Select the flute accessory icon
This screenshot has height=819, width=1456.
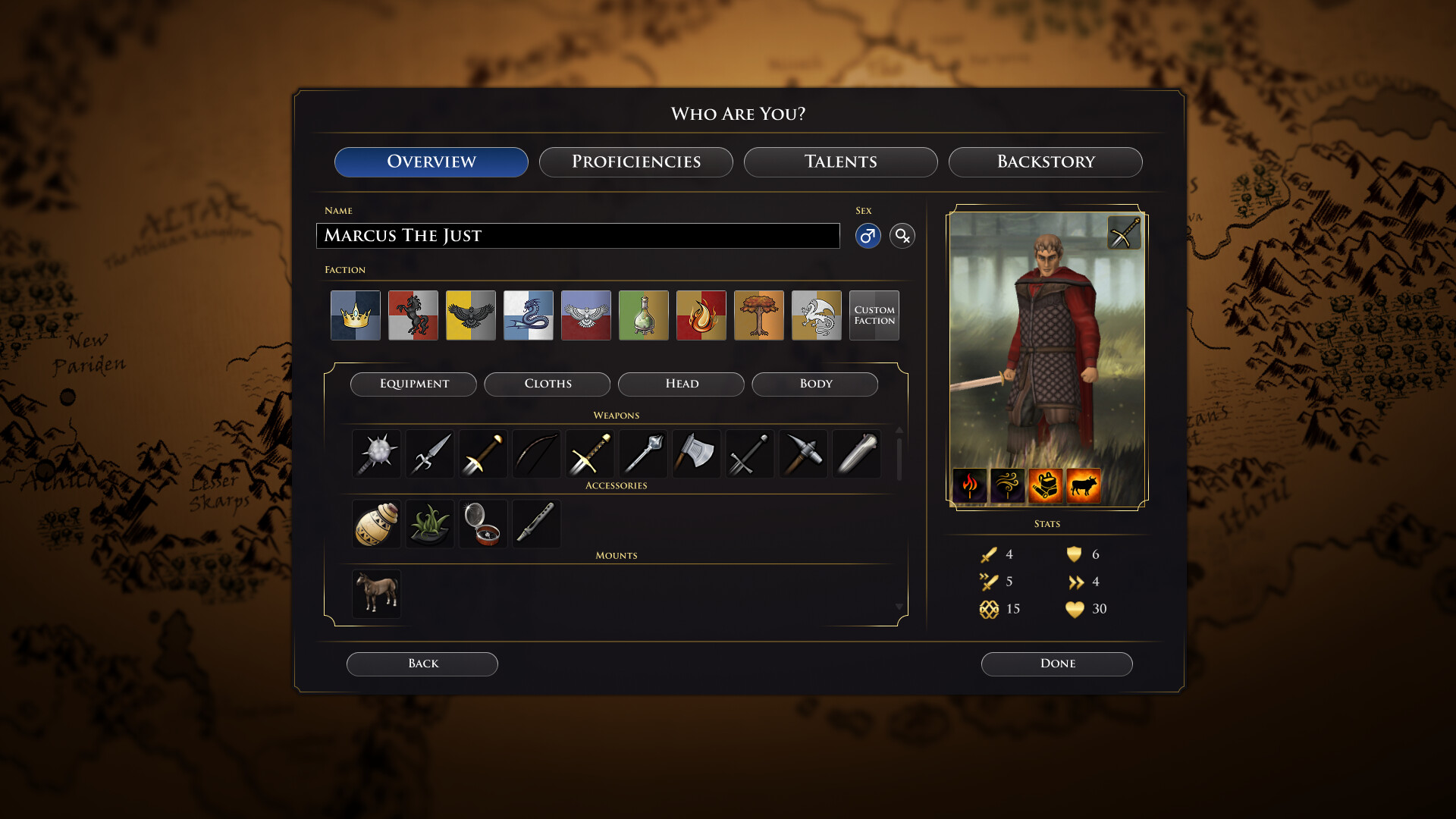(536, 523)
